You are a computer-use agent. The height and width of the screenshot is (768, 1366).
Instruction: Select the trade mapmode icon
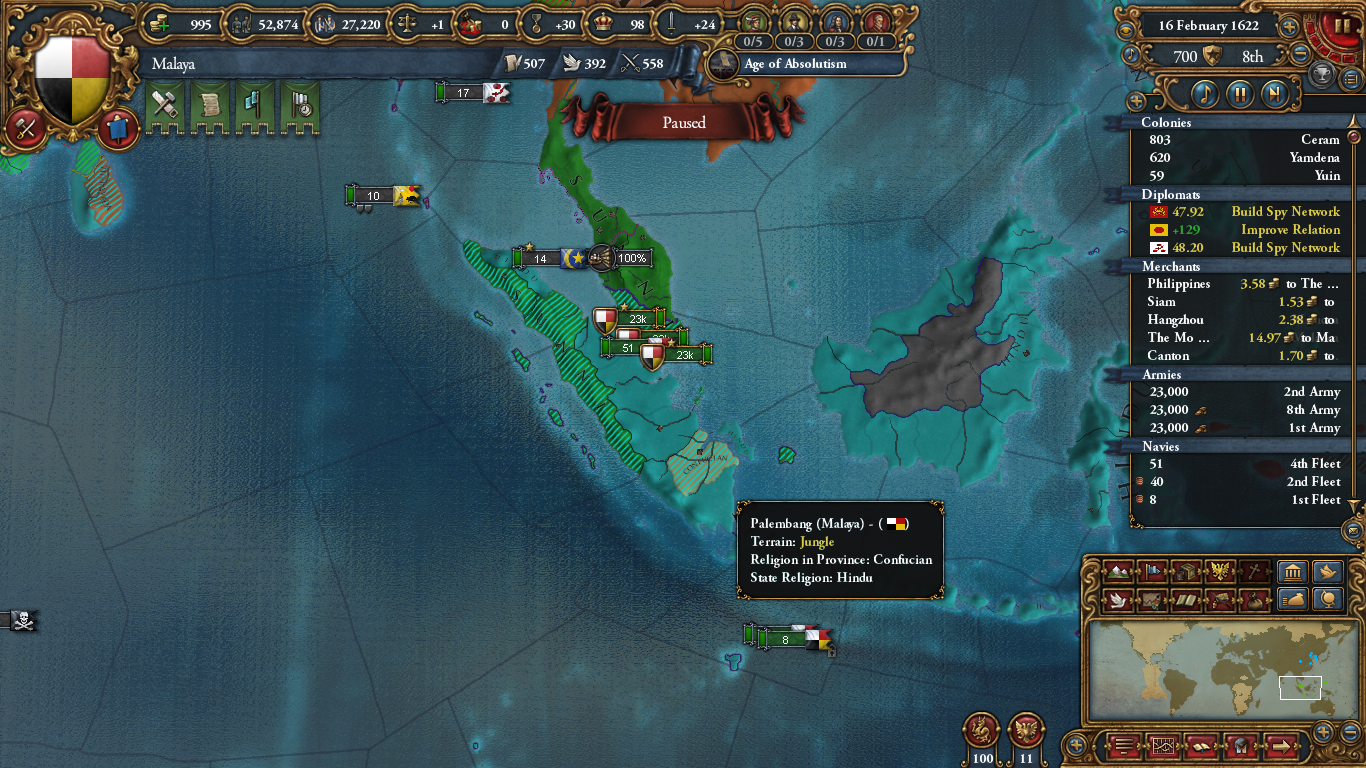click(1186, 572)
